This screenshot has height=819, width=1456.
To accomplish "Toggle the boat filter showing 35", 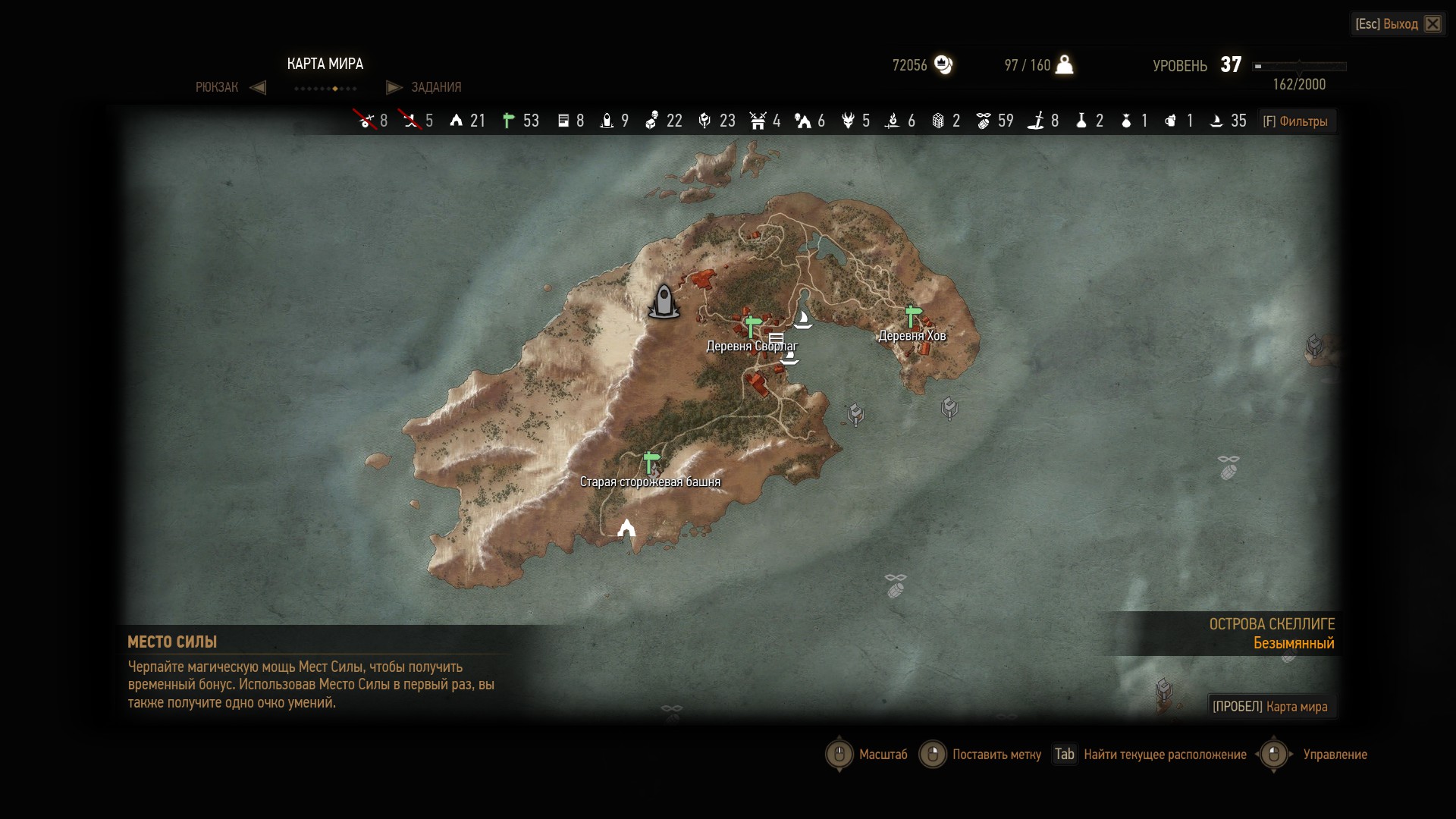I will (1216, 121).
